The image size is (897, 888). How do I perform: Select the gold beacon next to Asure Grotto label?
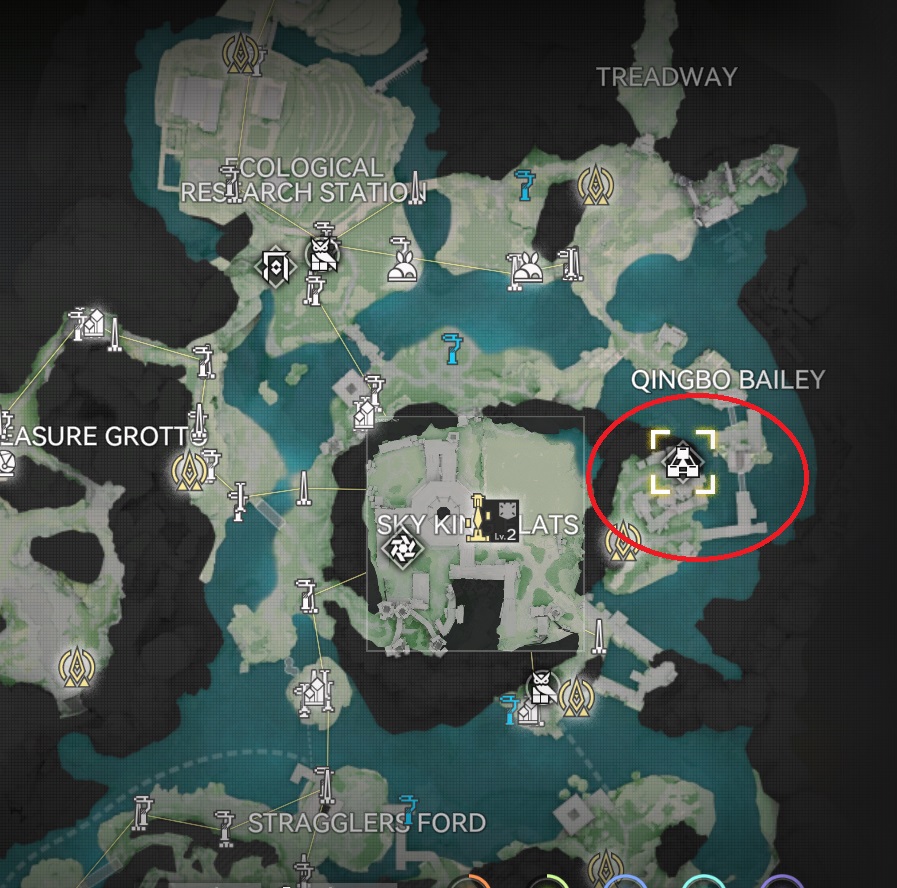tap(186, 468)
